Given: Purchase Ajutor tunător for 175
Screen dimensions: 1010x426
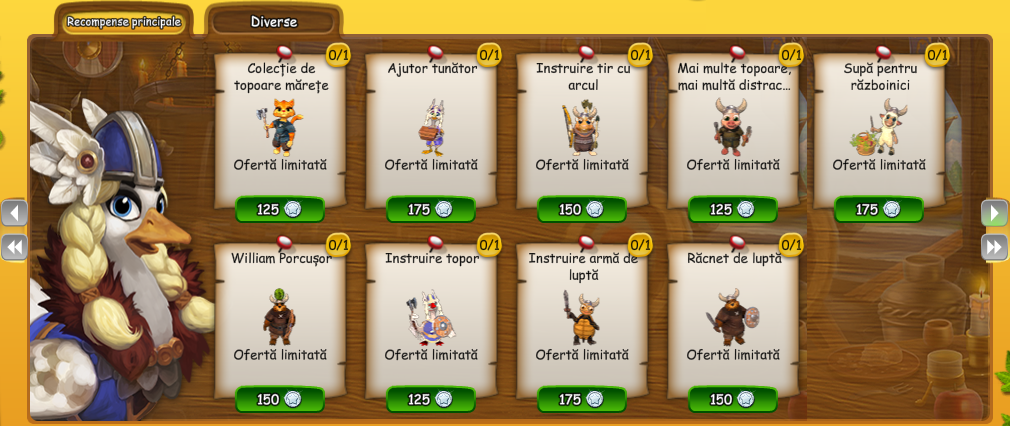Looking at the screenshot, I should click(x=431, y=209).
